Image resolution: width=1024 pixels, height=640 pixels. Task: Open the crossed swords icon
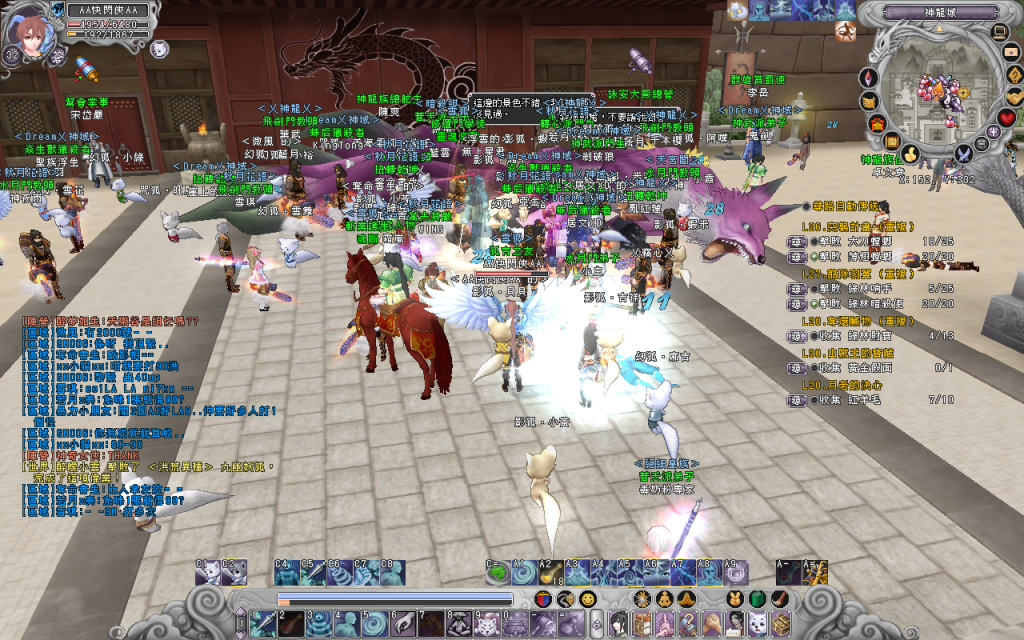[x=963, y=153]
